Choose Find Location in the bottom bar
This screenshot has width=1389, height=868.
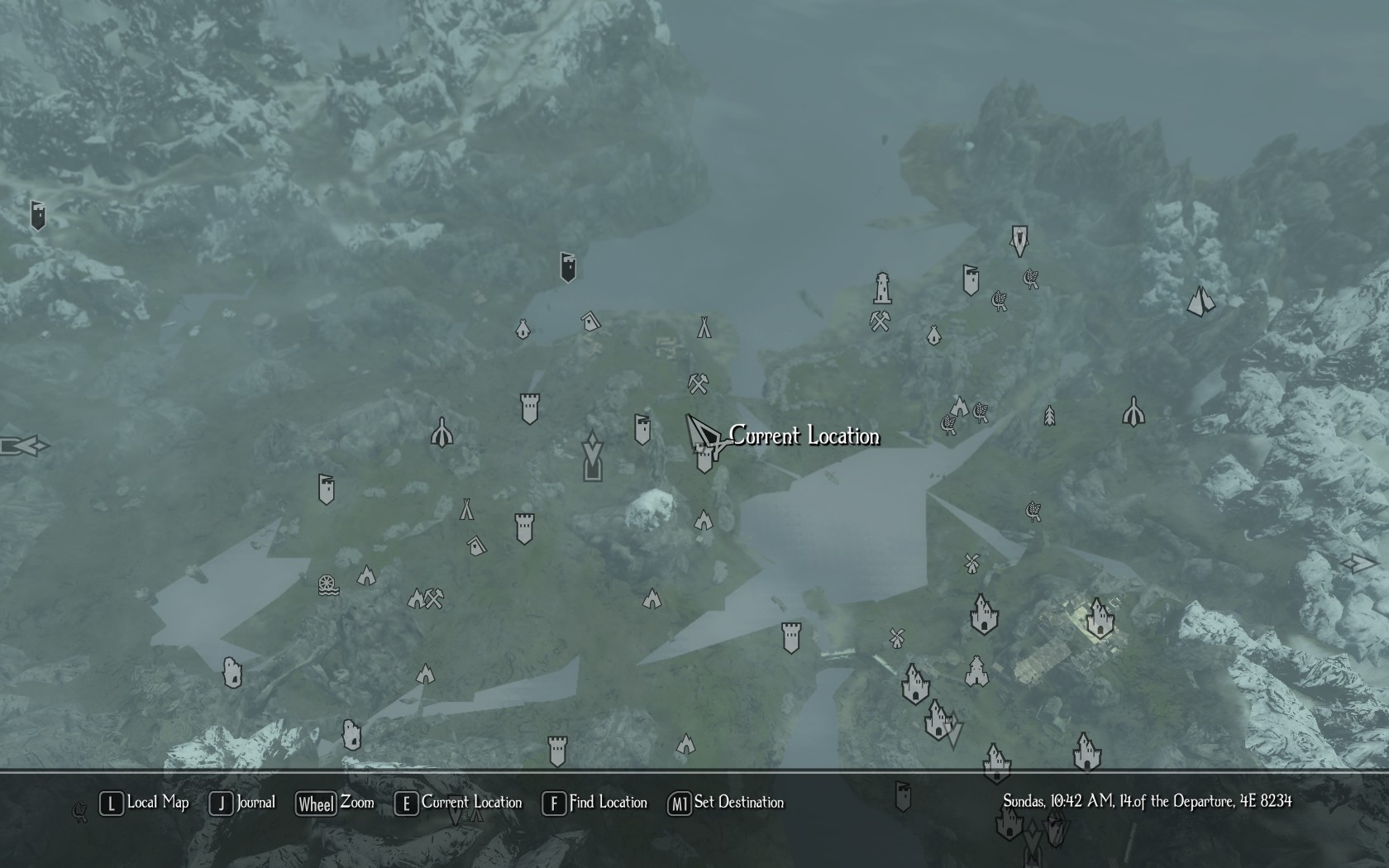595,803
